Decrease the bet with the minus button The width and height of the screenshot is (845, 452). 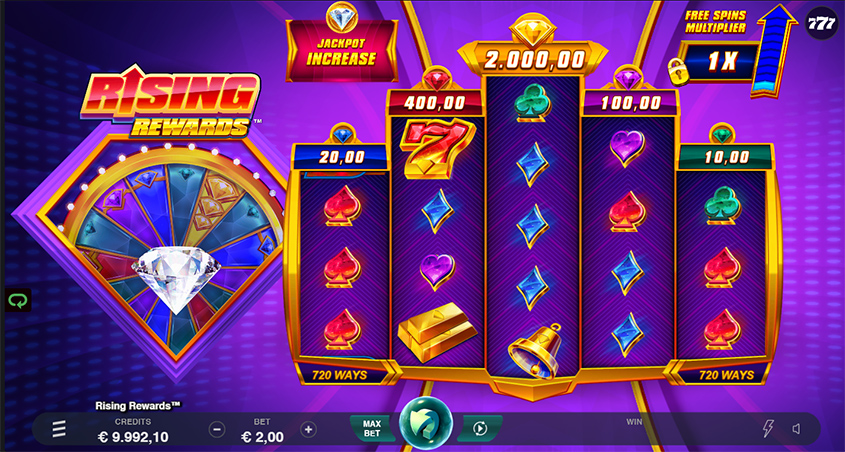217,429
